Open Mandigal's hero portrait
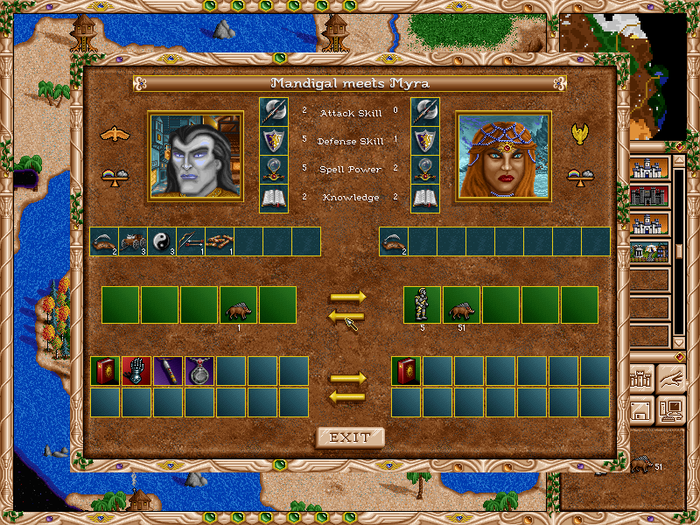Viewport: 700px width, 525px height. [195, 155]
